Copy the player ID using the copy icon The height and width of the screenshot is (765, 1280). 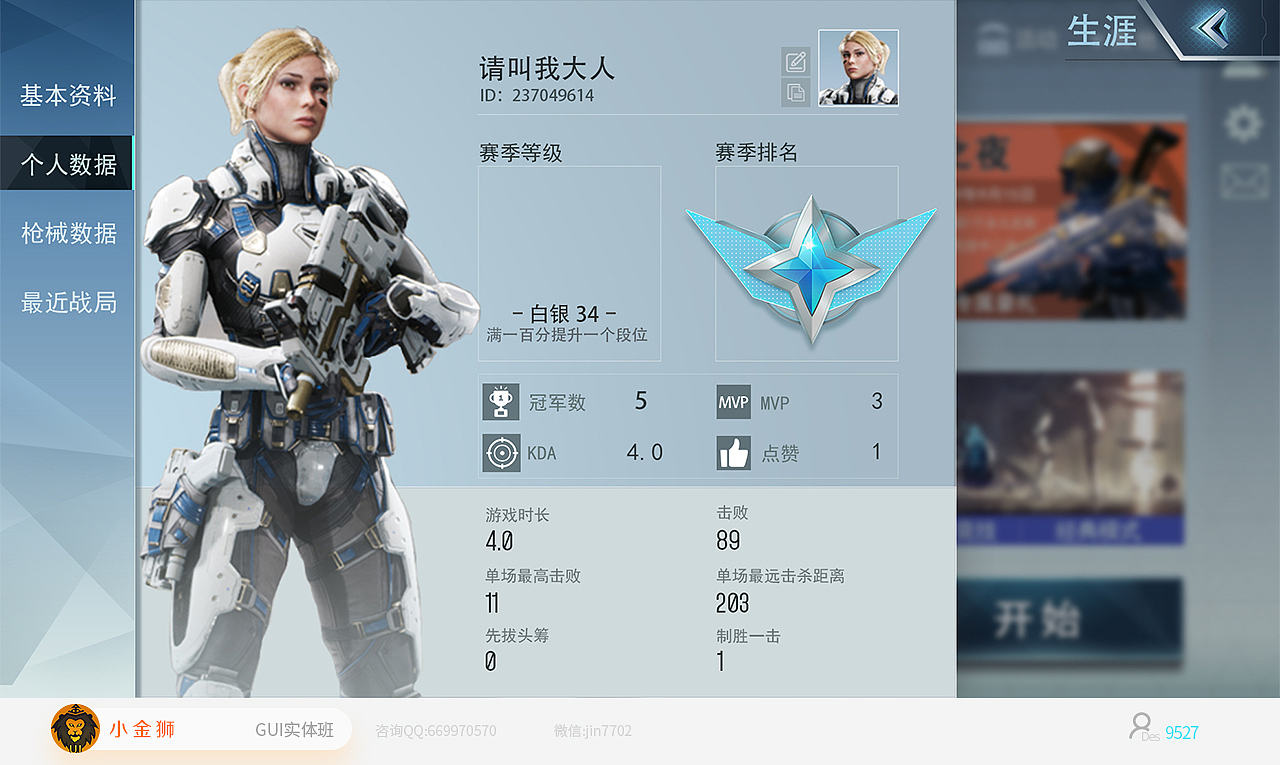[x=795, y=93]
